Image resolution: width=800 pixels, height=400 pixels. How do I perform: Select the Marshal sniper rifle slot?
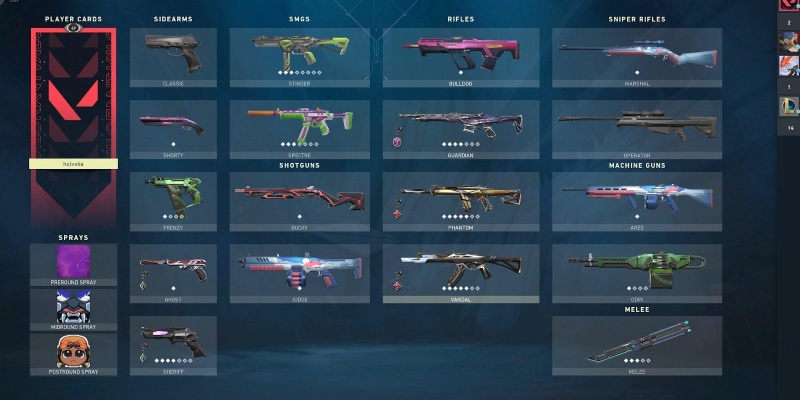click(636, 57)
